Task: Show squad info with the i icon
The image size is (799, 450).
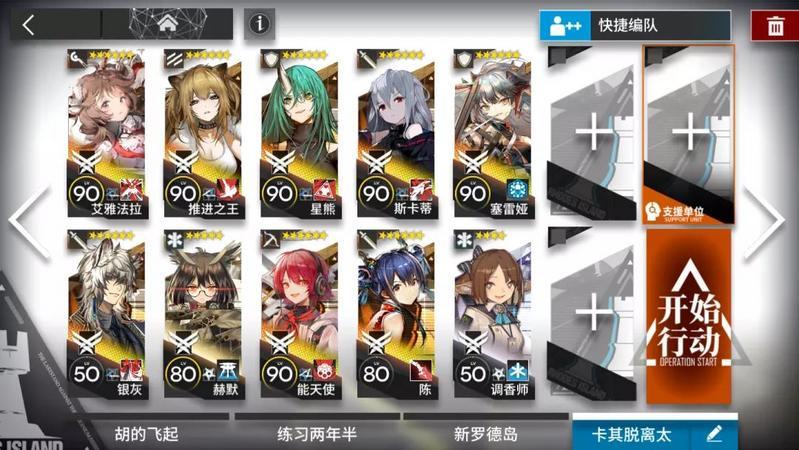Action: (260, 24)
